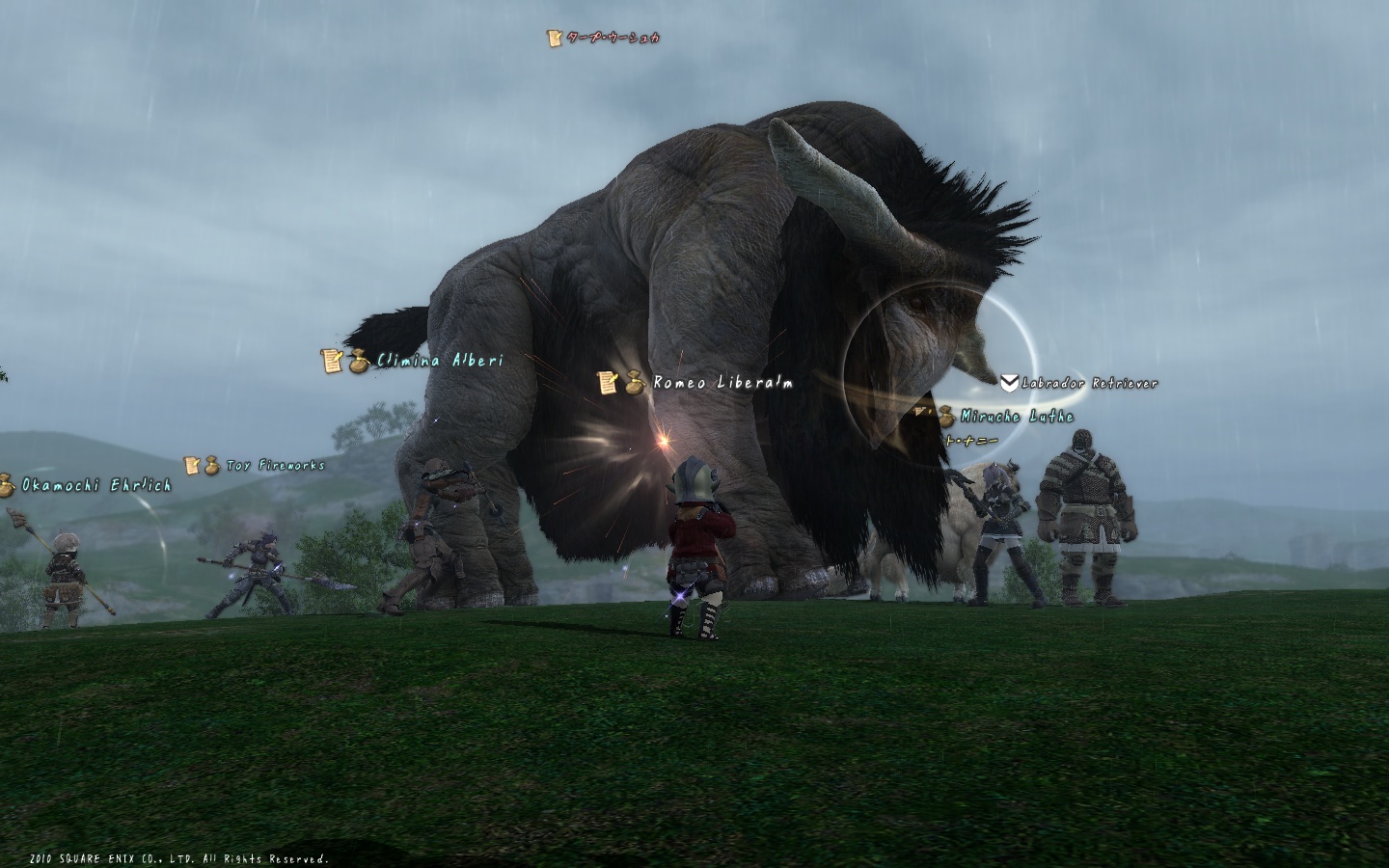Screen dimensions: 1389x868
Task: Target Romeo Liberalm by his nameplate
Action: (x=722, y=383)
